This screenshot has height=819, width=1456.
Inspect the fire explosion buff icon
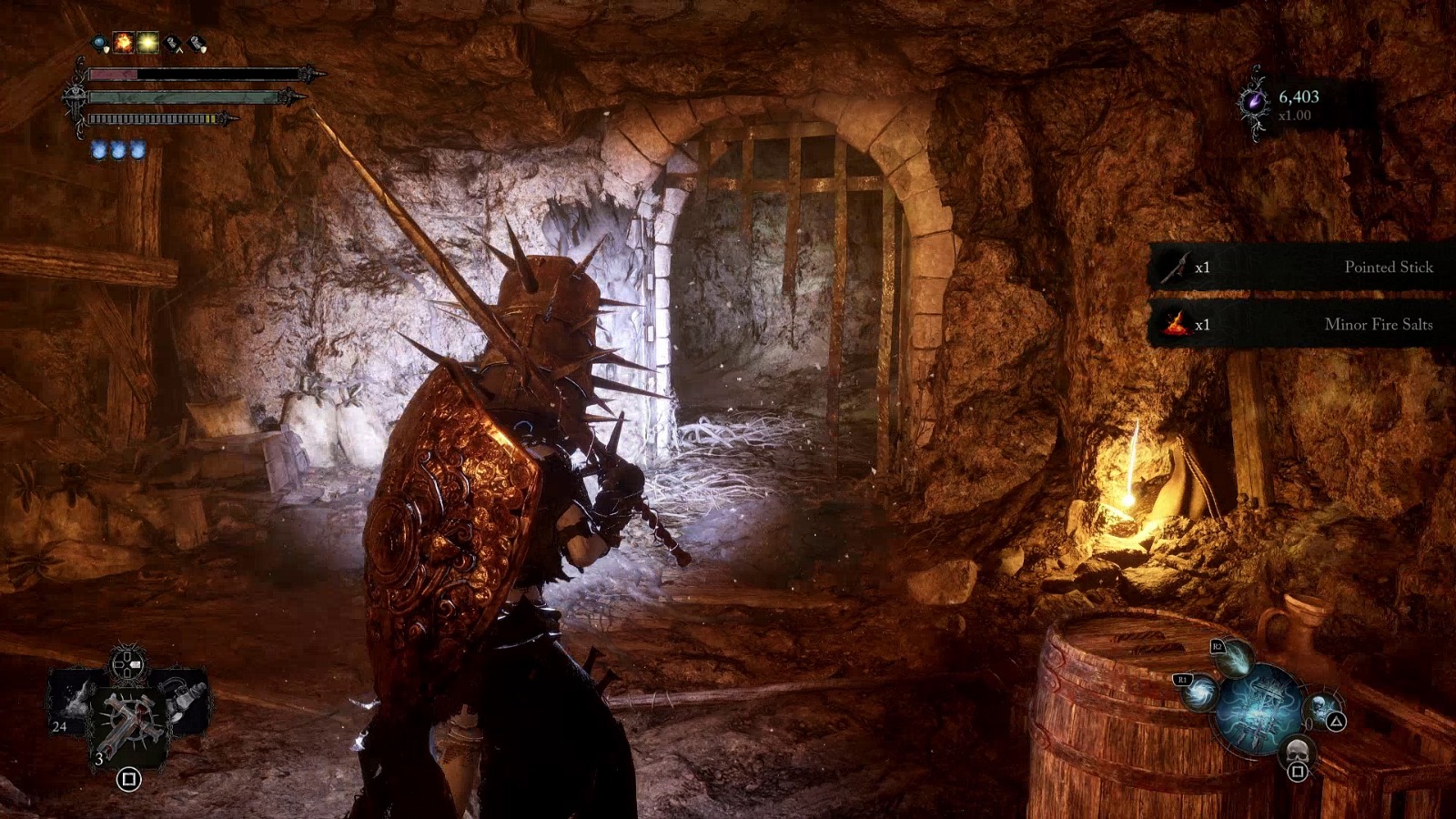(124, 42)
